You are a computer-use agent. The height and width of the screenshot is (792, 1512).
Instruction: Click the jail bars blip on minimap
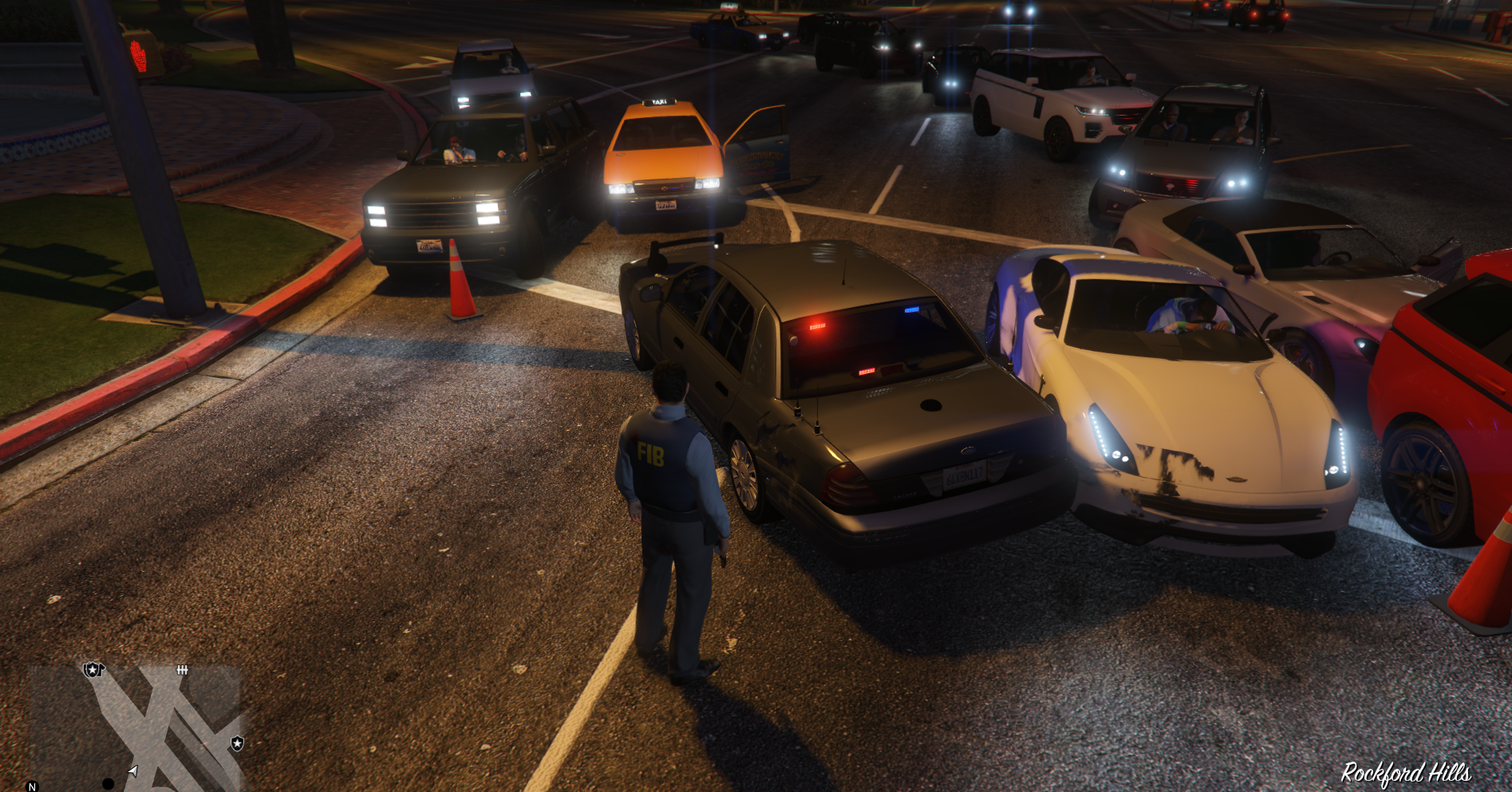pyautogui.click(x=182, y=670)
